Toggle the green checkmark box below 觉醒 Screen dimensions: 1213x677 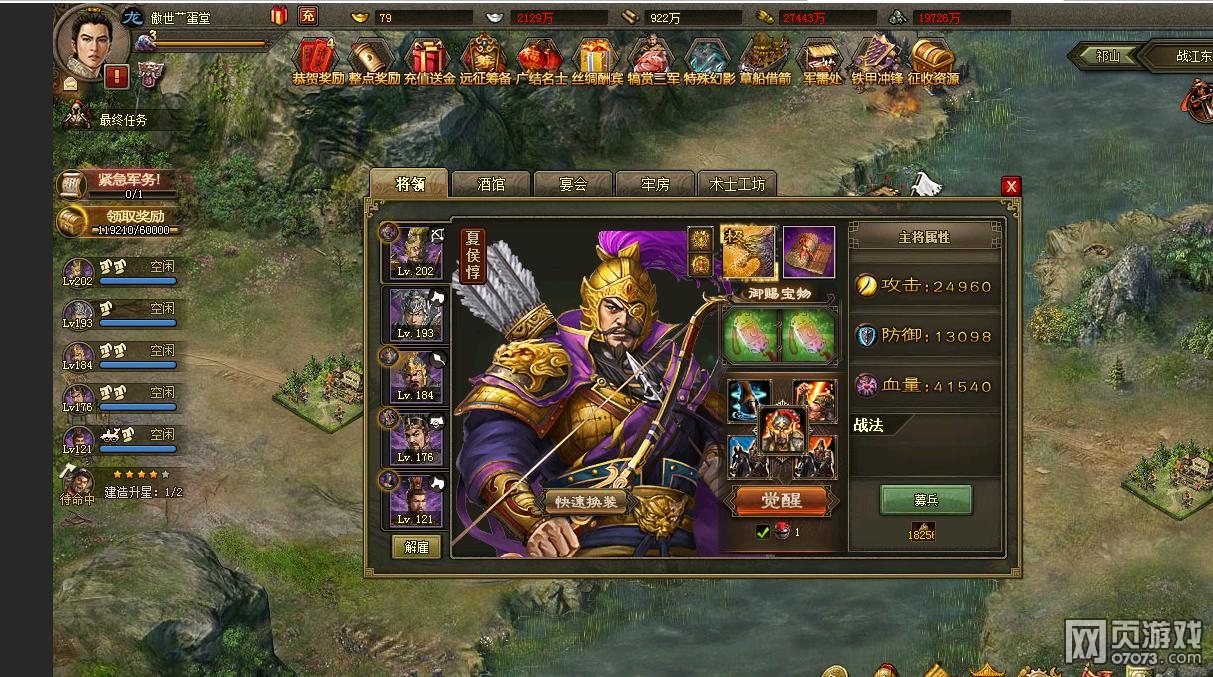tap(763, 532)
